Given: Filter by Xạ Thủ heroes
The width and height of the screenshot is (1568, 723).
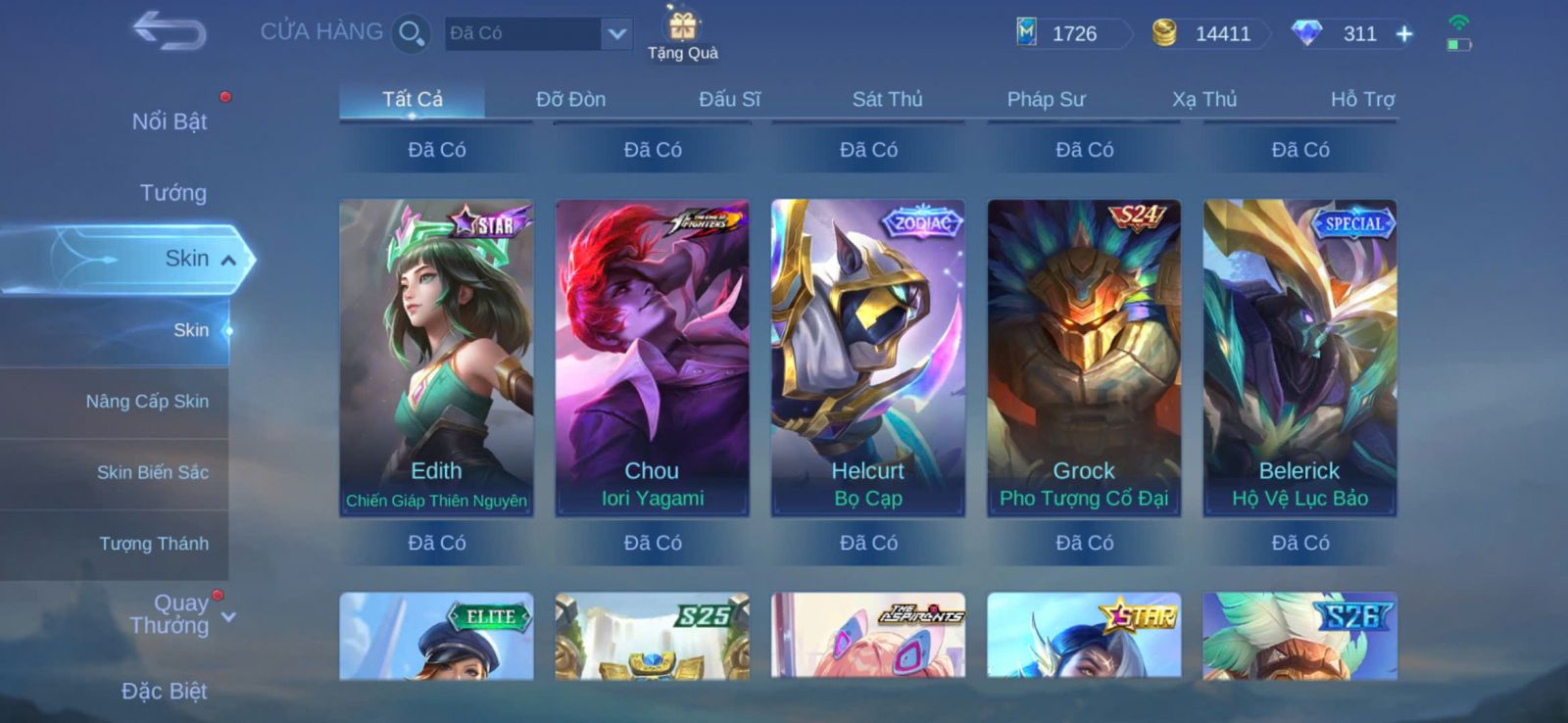Looking at the screenshot, I should point(1204,99).
